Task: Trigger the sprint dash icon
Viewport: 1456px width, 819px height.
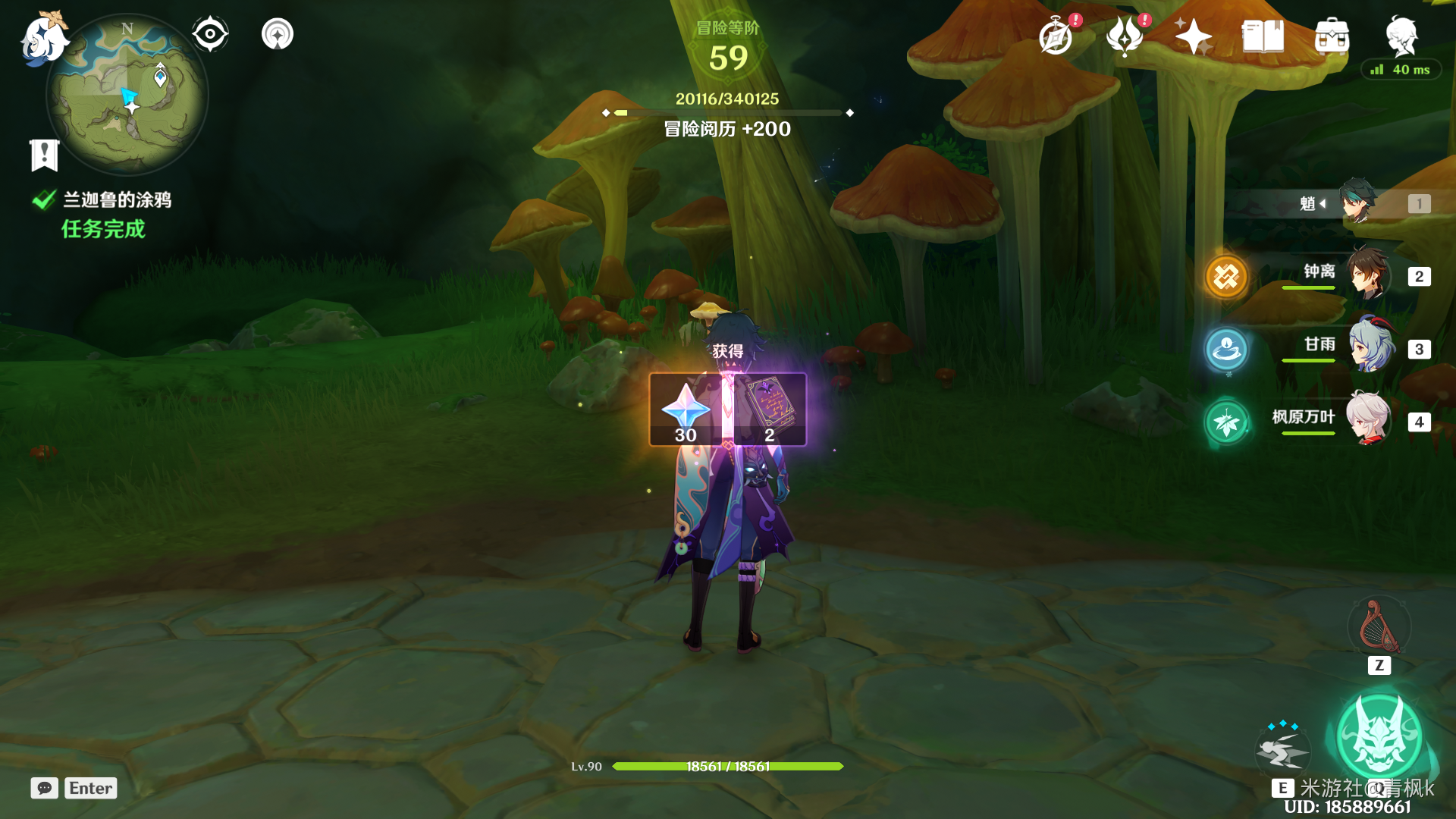Action: pyautogui.click(x=1282, y=750)
